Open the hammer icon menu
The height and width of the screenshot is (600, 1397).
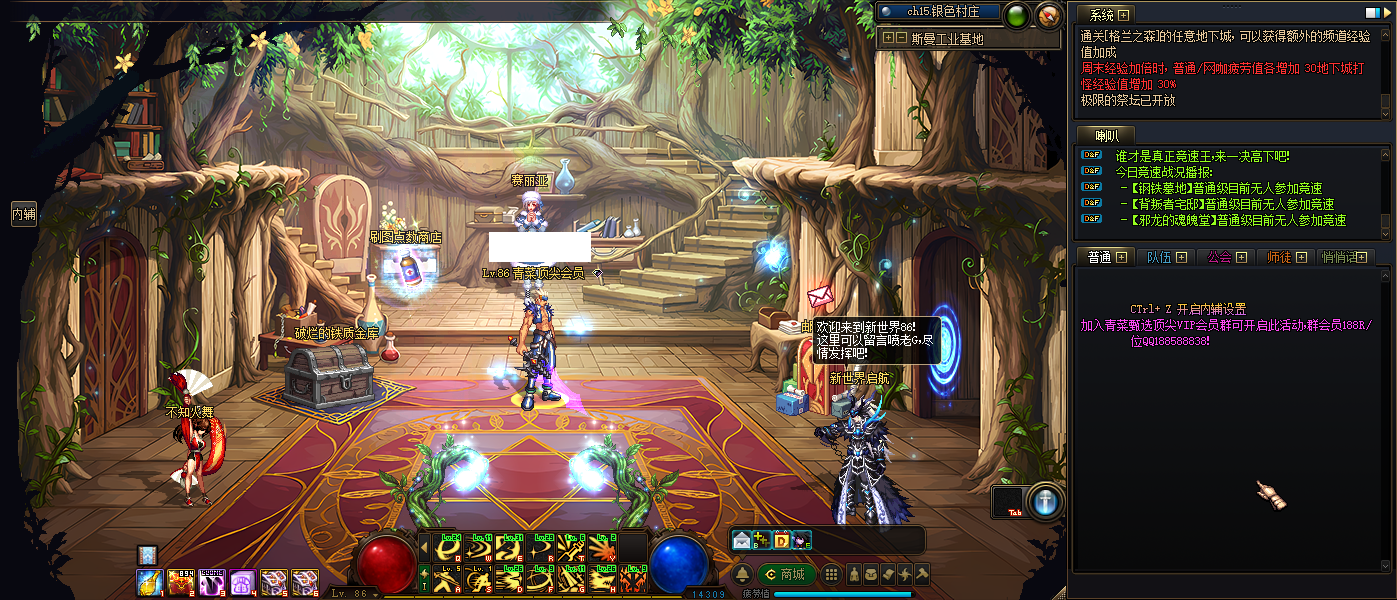[x=922, y=574]
